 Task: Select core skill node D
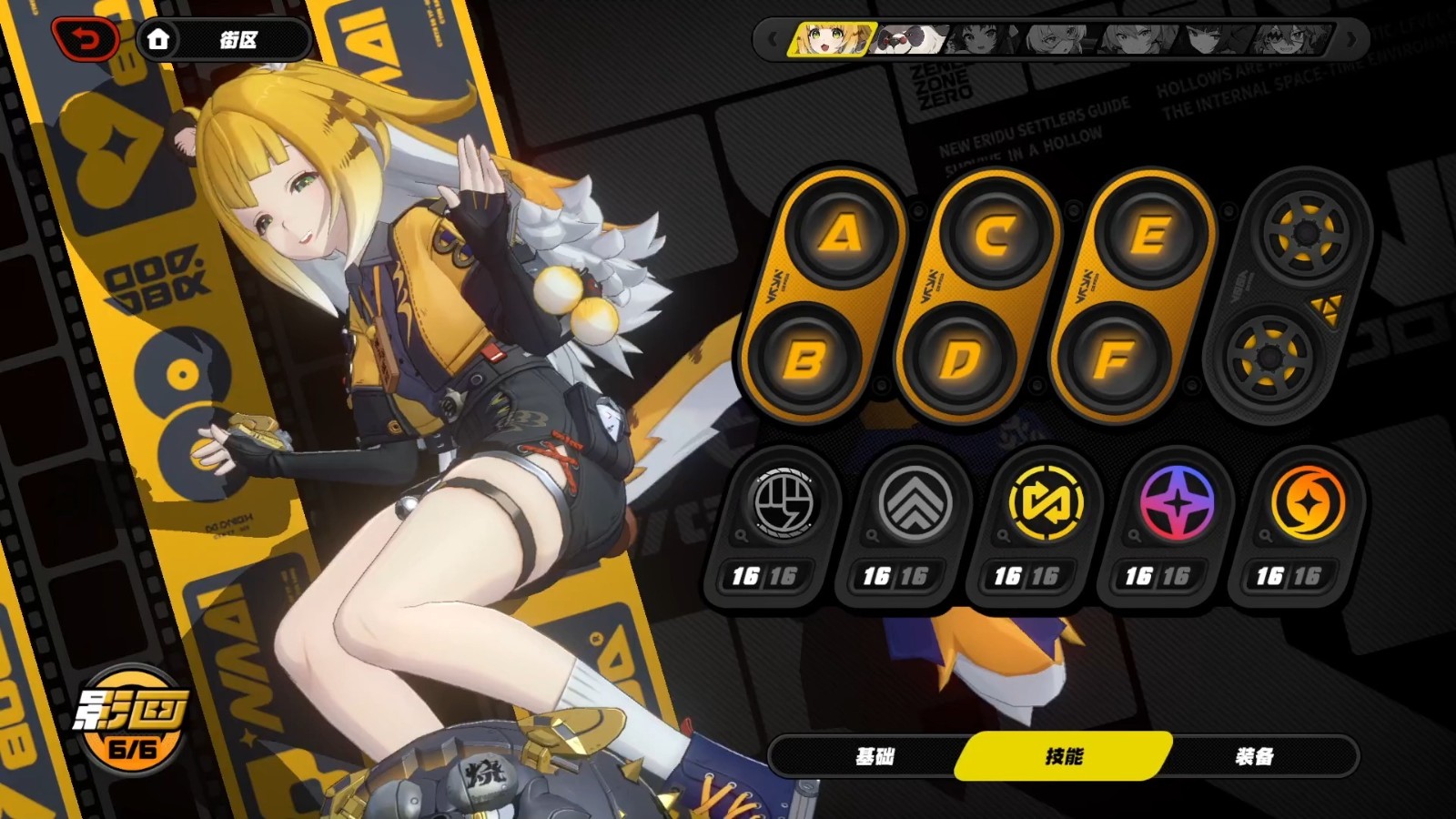point(959,359)
